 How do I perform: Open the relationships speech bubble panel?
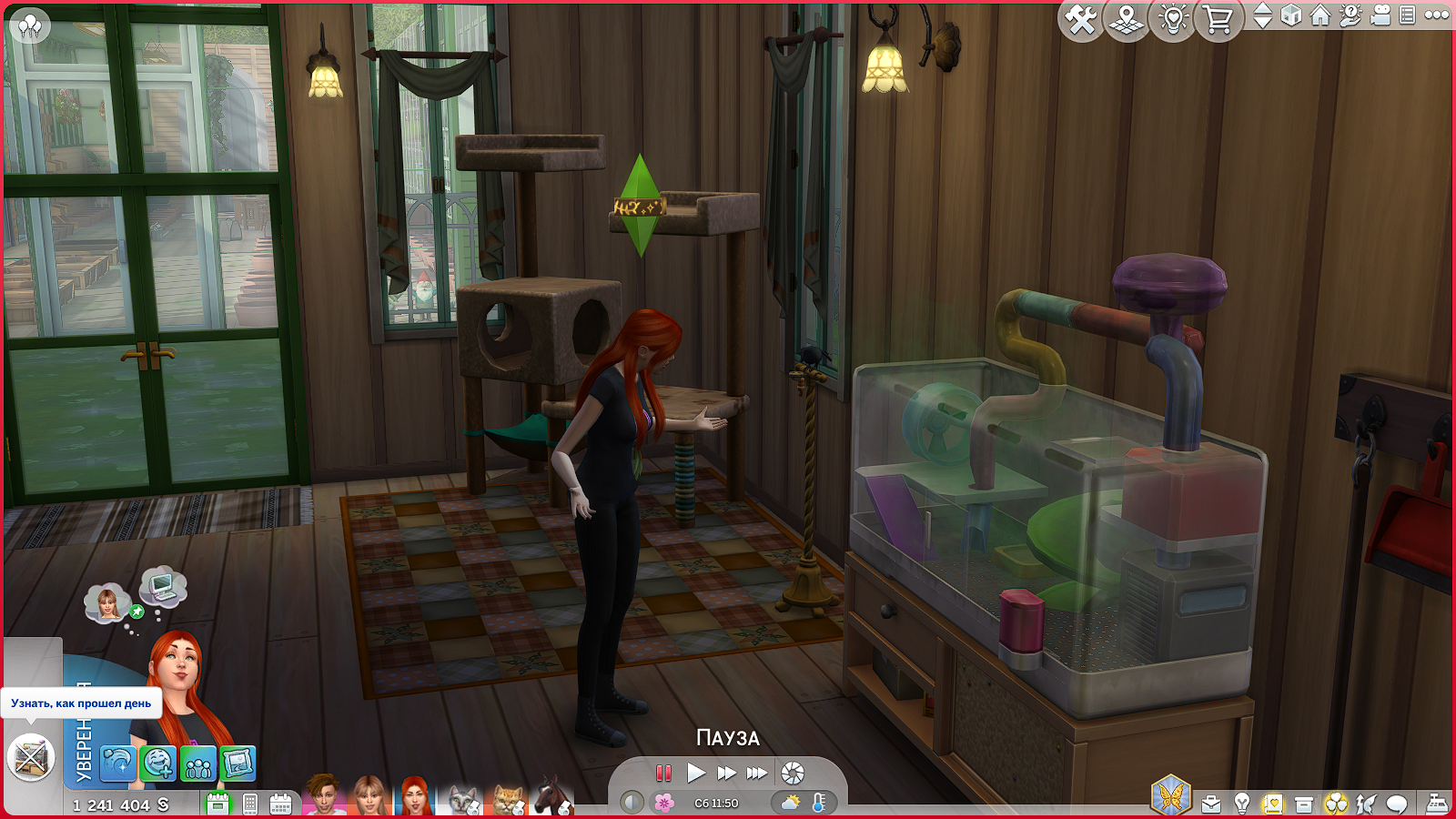1397,804
